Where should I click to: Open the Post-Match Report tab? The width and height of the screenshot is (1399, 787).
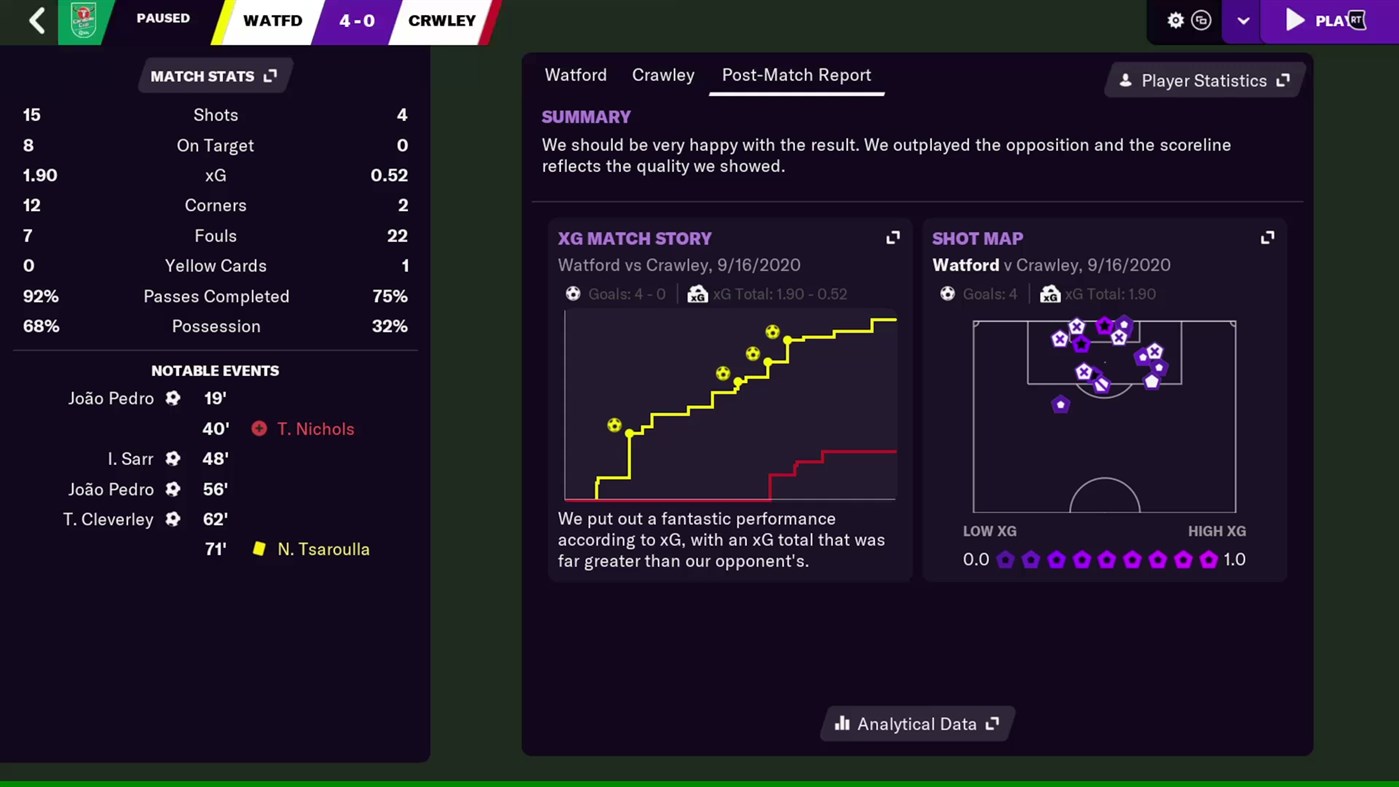(796, 75)
